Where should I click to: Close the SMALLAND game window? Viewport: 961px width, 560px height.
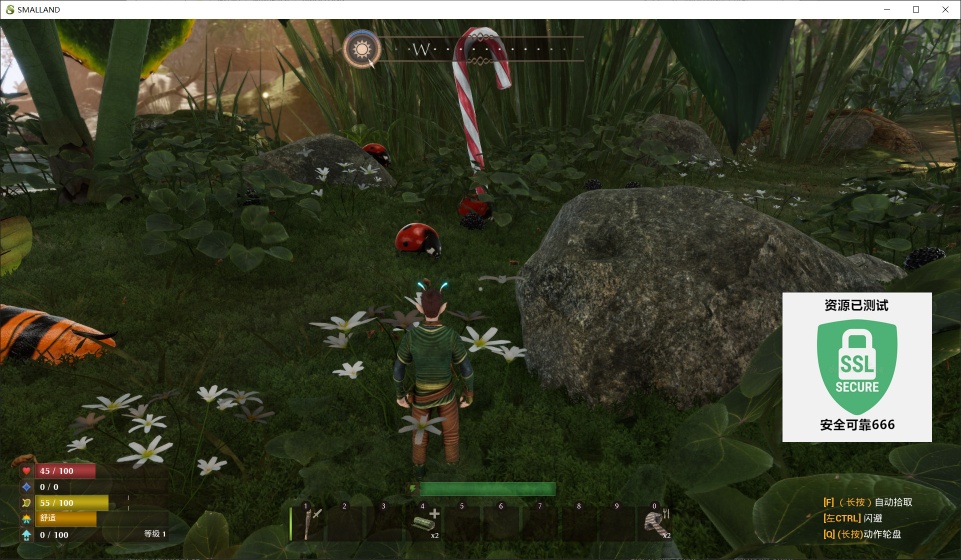click(x=945, y=9)
